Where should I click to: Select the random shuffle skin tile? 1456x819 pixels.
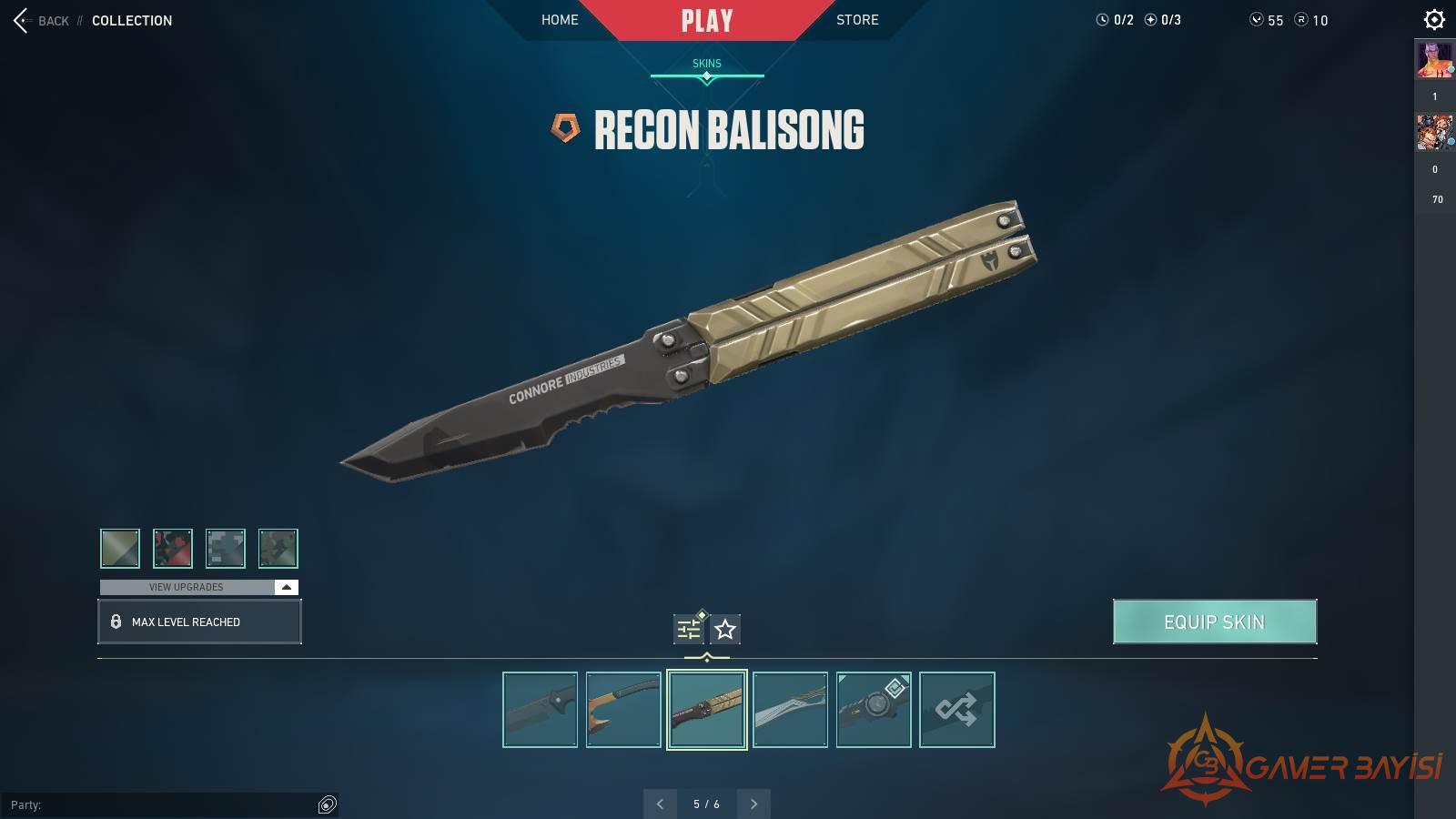click(957, 710)
